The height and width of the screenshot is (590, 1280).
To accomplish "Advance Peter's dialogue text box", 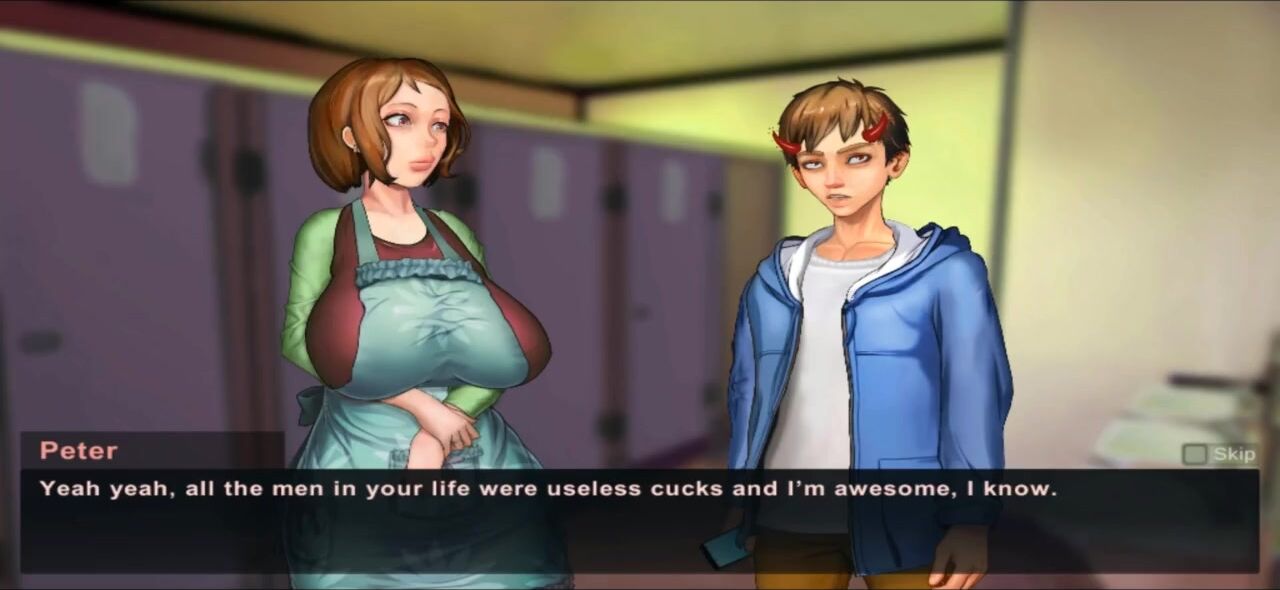I will click(x=640, y=520).
